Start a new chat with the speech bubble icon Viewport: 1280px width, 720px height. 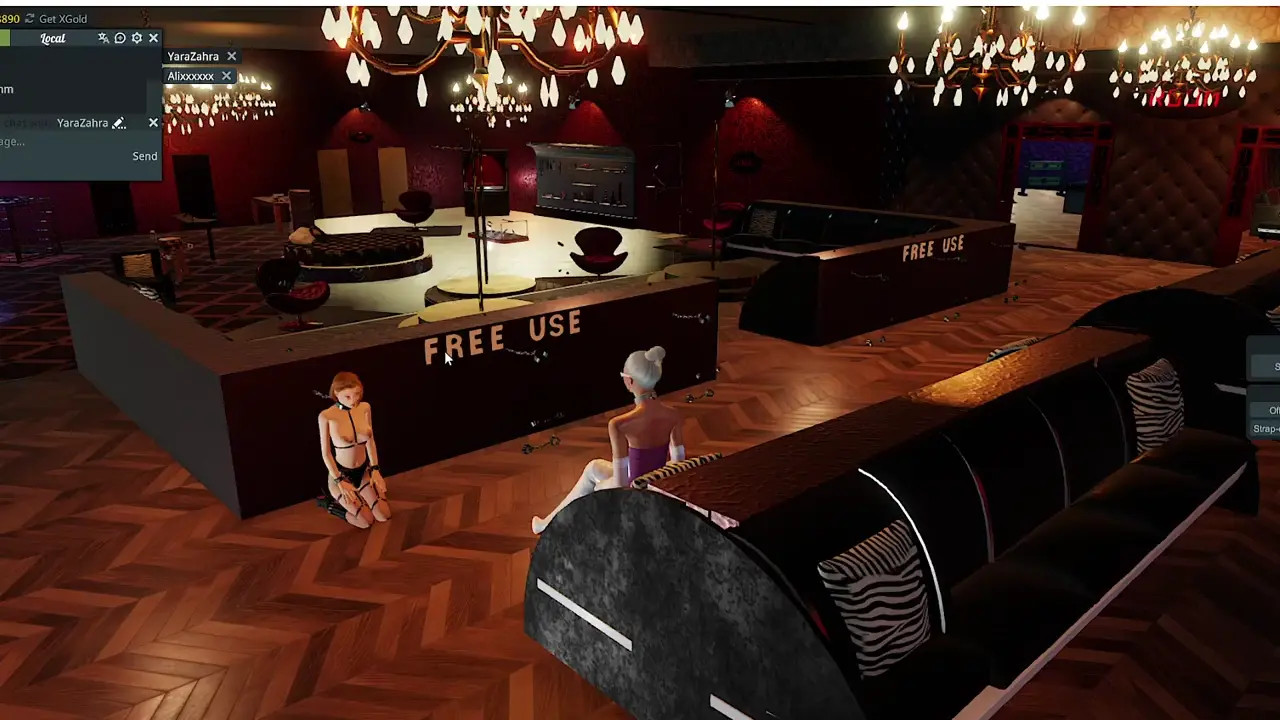(120, 38)
